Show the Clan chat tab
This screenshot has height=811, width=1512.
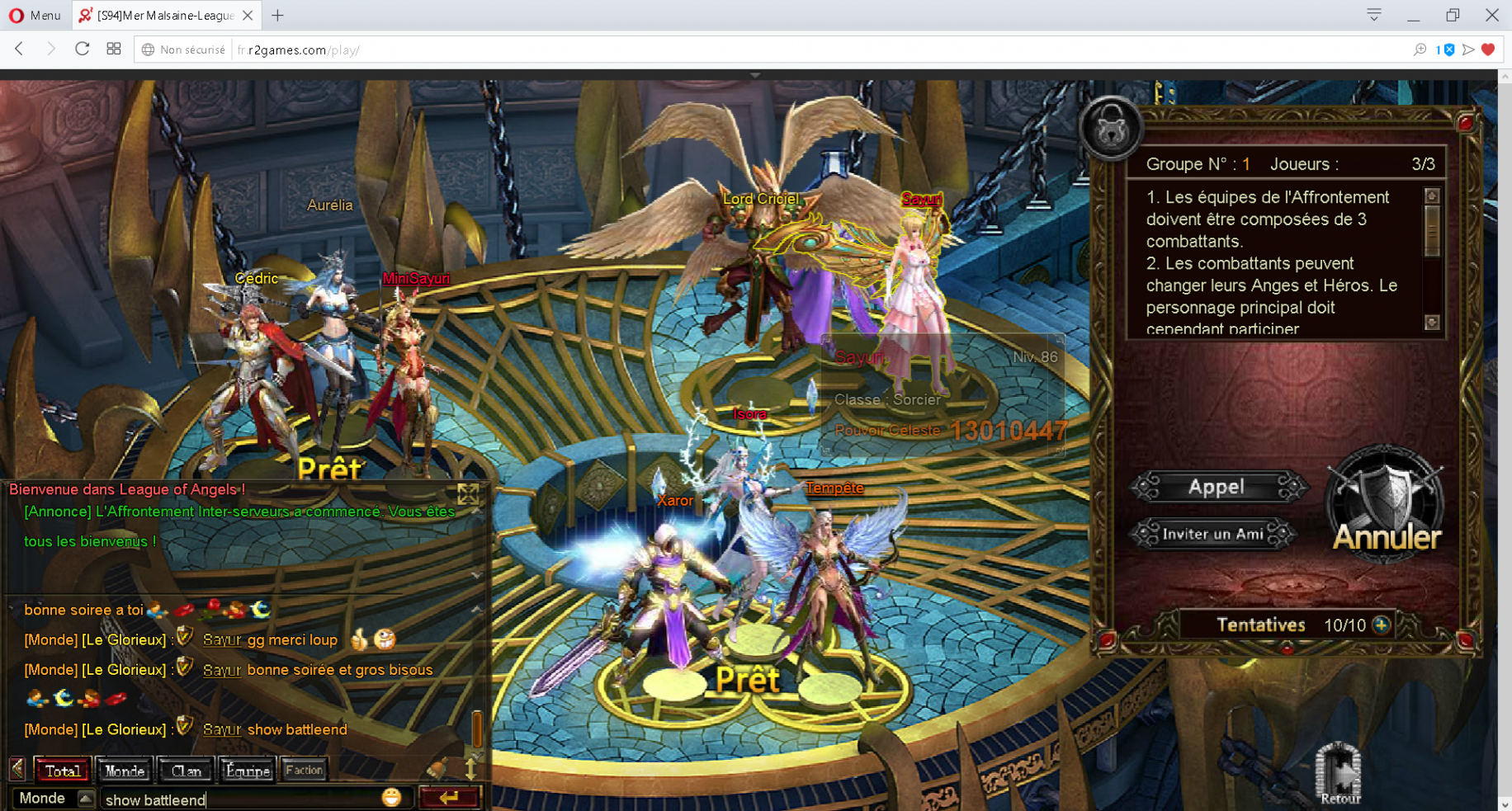[186, 771]
